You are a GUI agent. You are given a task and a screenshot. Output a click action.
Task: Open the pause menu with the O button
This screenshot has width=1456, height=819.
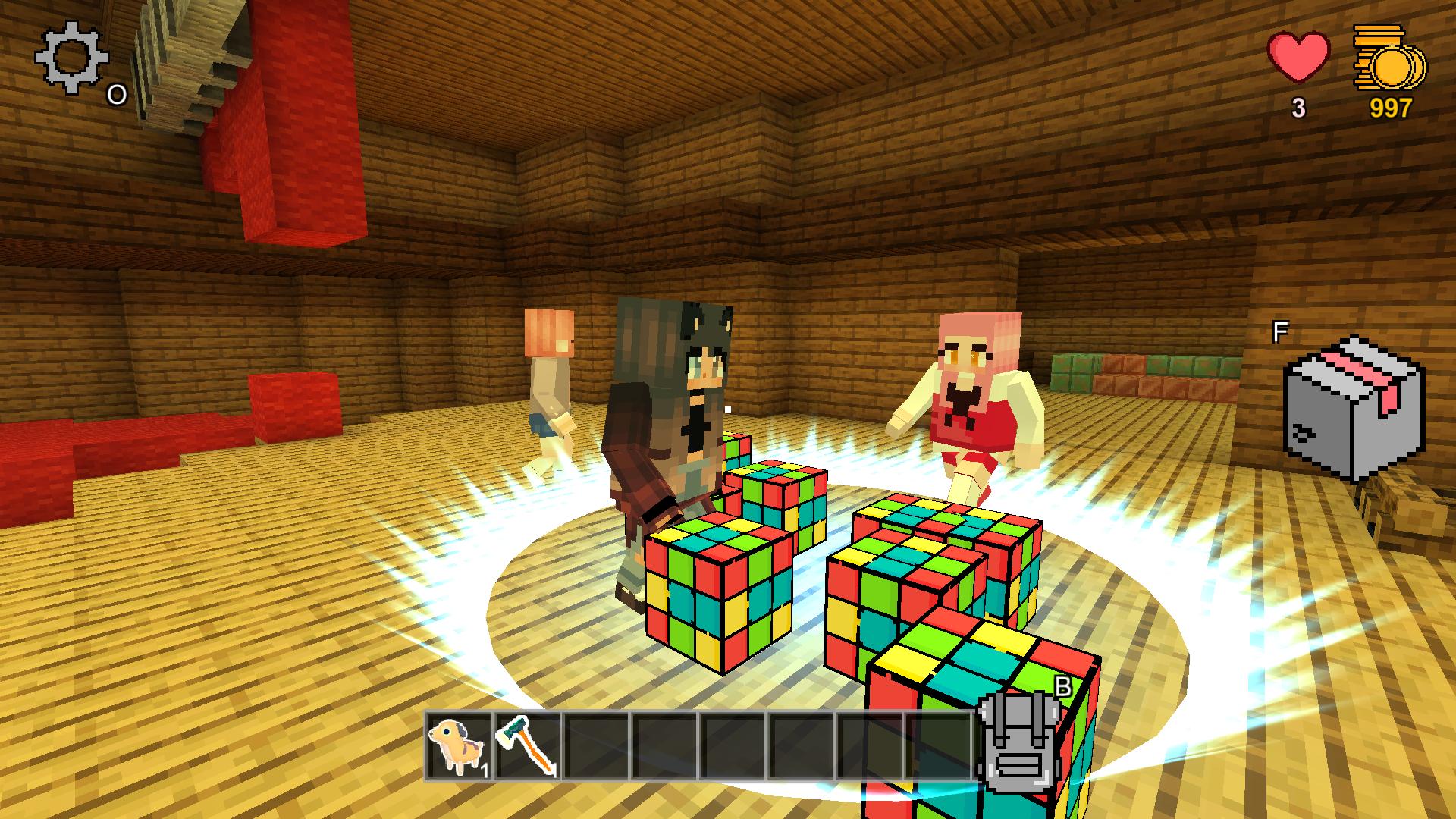pyautogui.click(x=118, y=94)
